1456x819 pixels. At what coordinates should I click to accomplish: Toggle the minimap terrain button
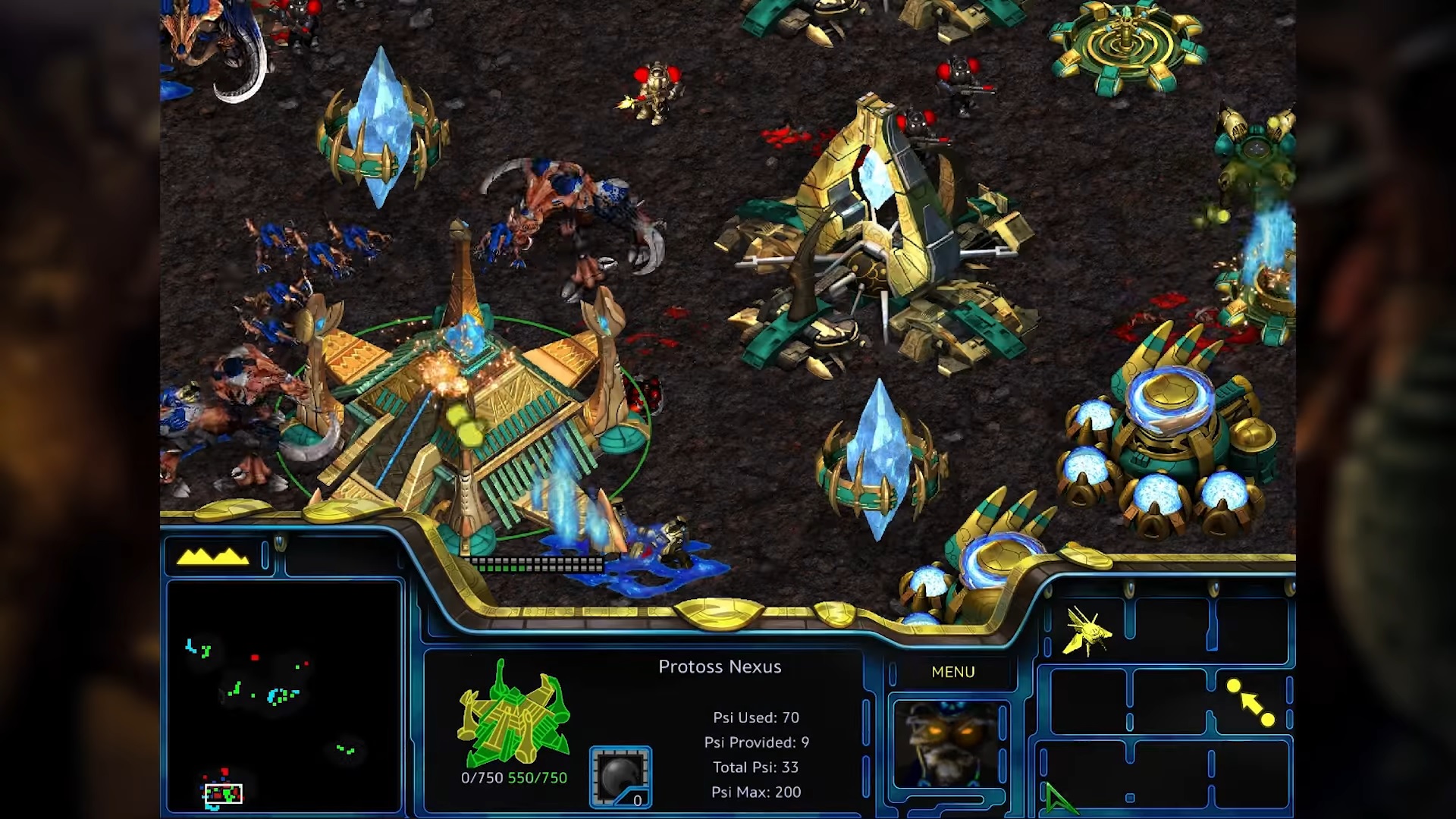213,557
